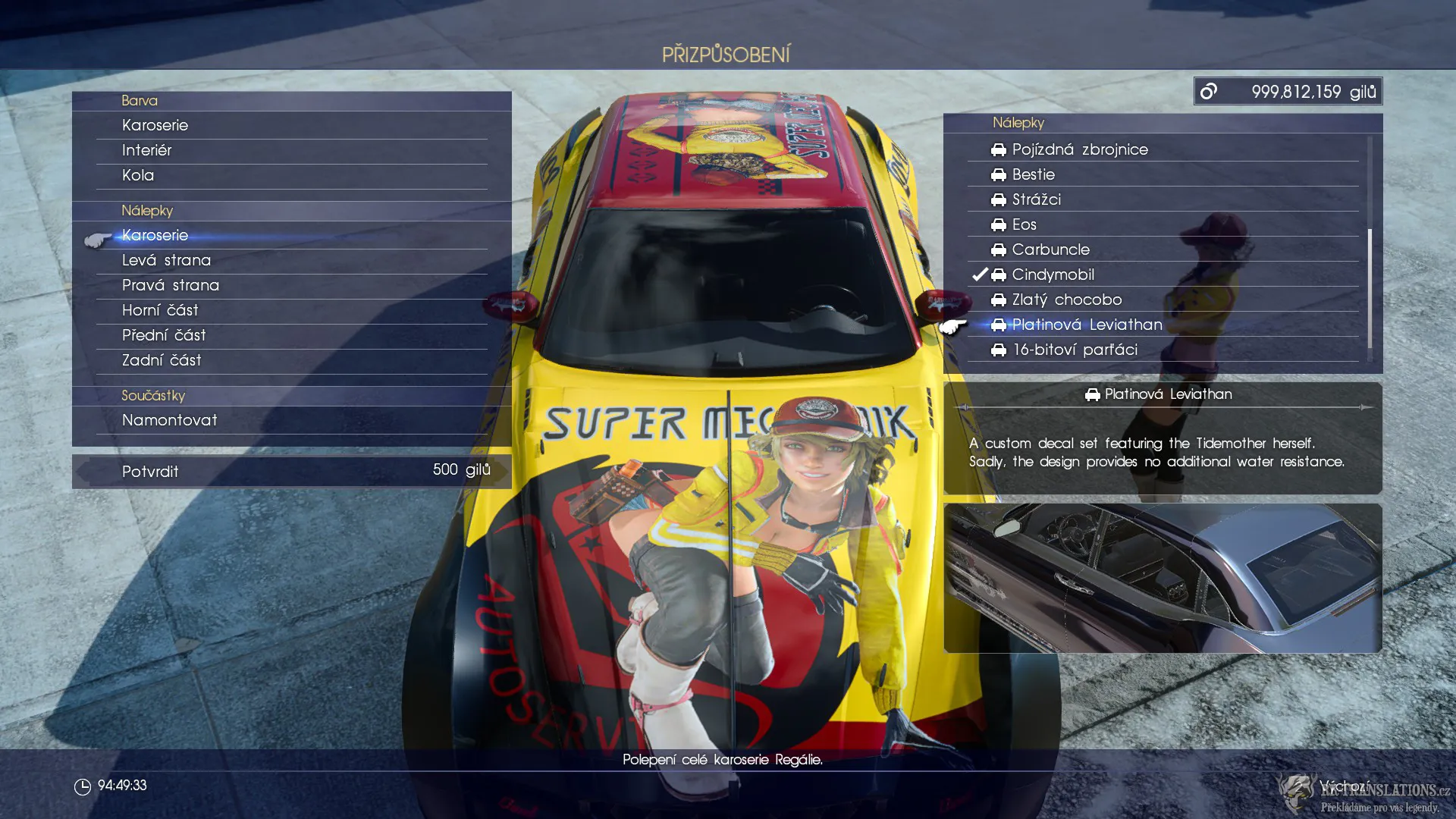The image size is (1456, 819).
Task: Click the Eos decal car icon
Action: (998, 224)
